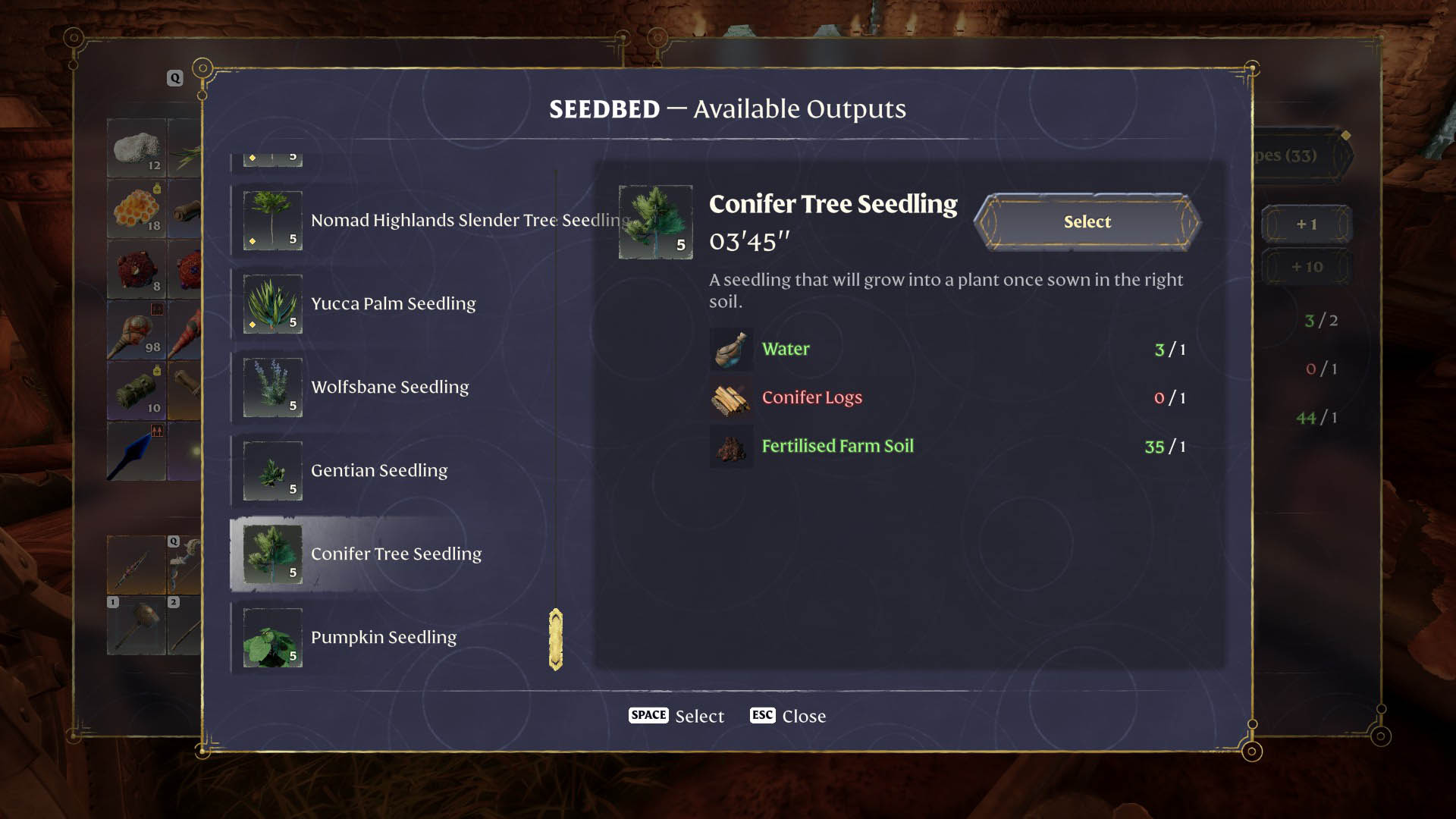Click the Conifer Tree Seedling preview thumbnail
Viewport: 1456px width, 819px height.
pyautogui.click(x=655, y=221)
